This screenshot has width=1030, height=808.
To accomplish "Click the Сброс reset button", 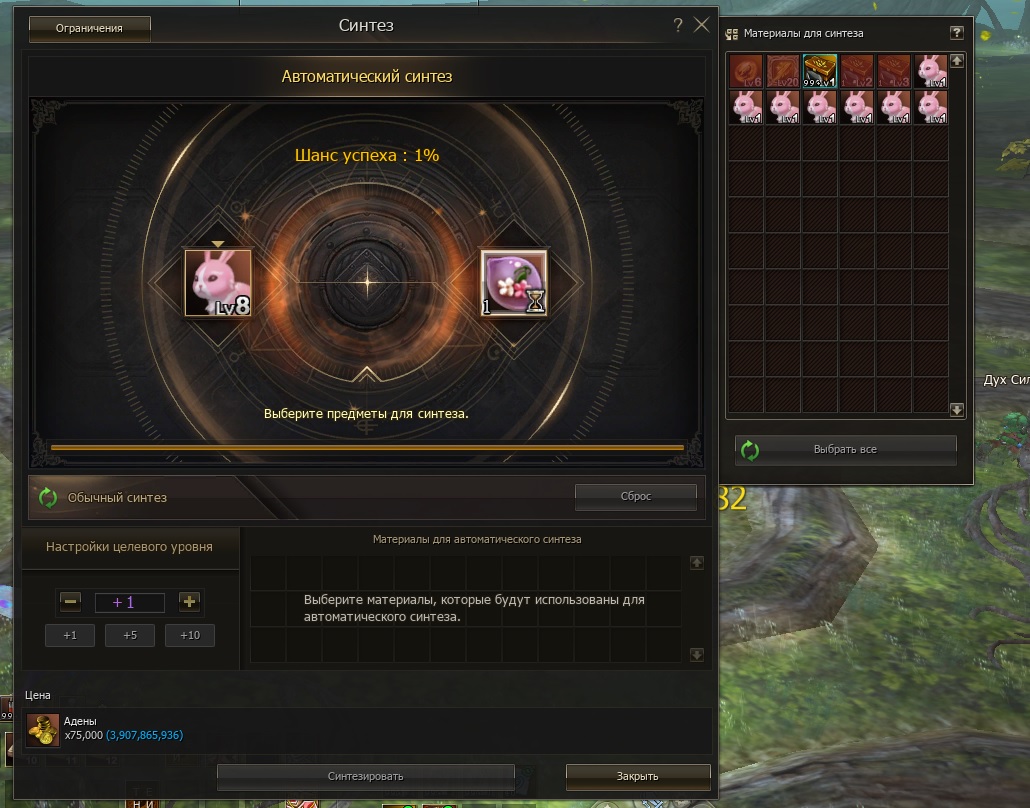I will coord(635,496).
